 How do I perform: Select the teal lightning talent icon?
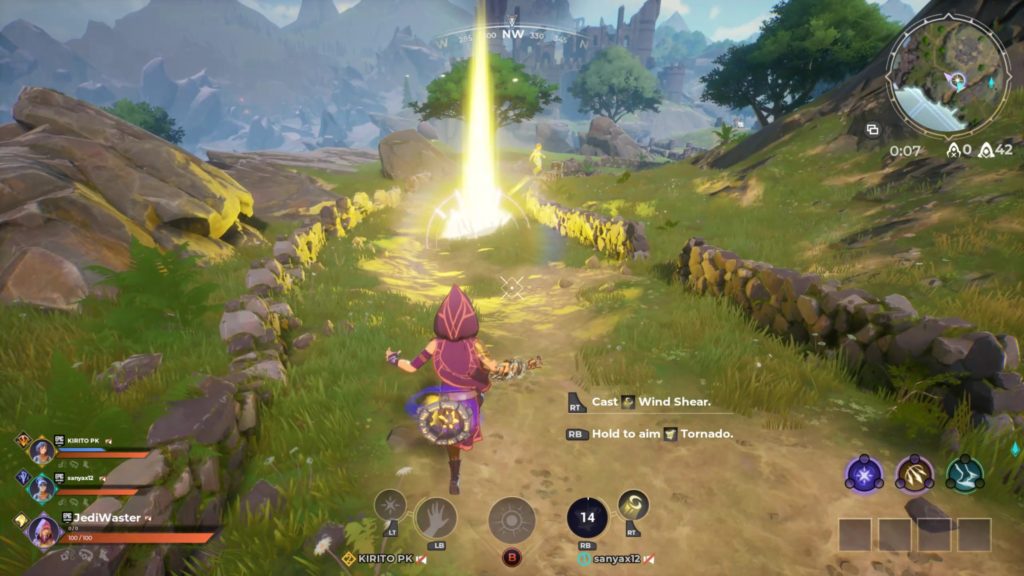(965, 473)
